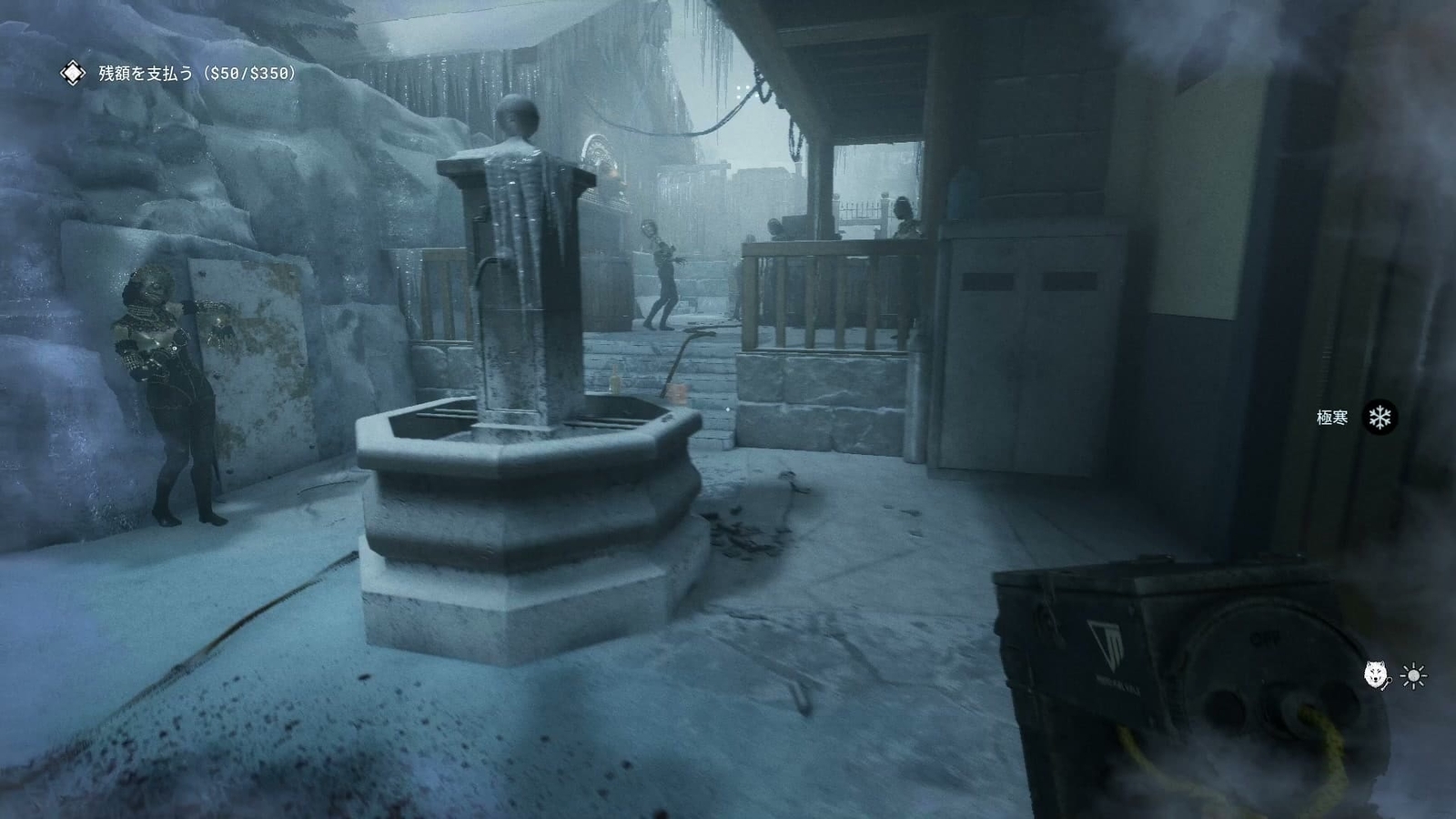Viewport: 1456px width, 819px height.
Task: Select the whistle attached to the wolf icon
Action: [x=1389, y=682]
